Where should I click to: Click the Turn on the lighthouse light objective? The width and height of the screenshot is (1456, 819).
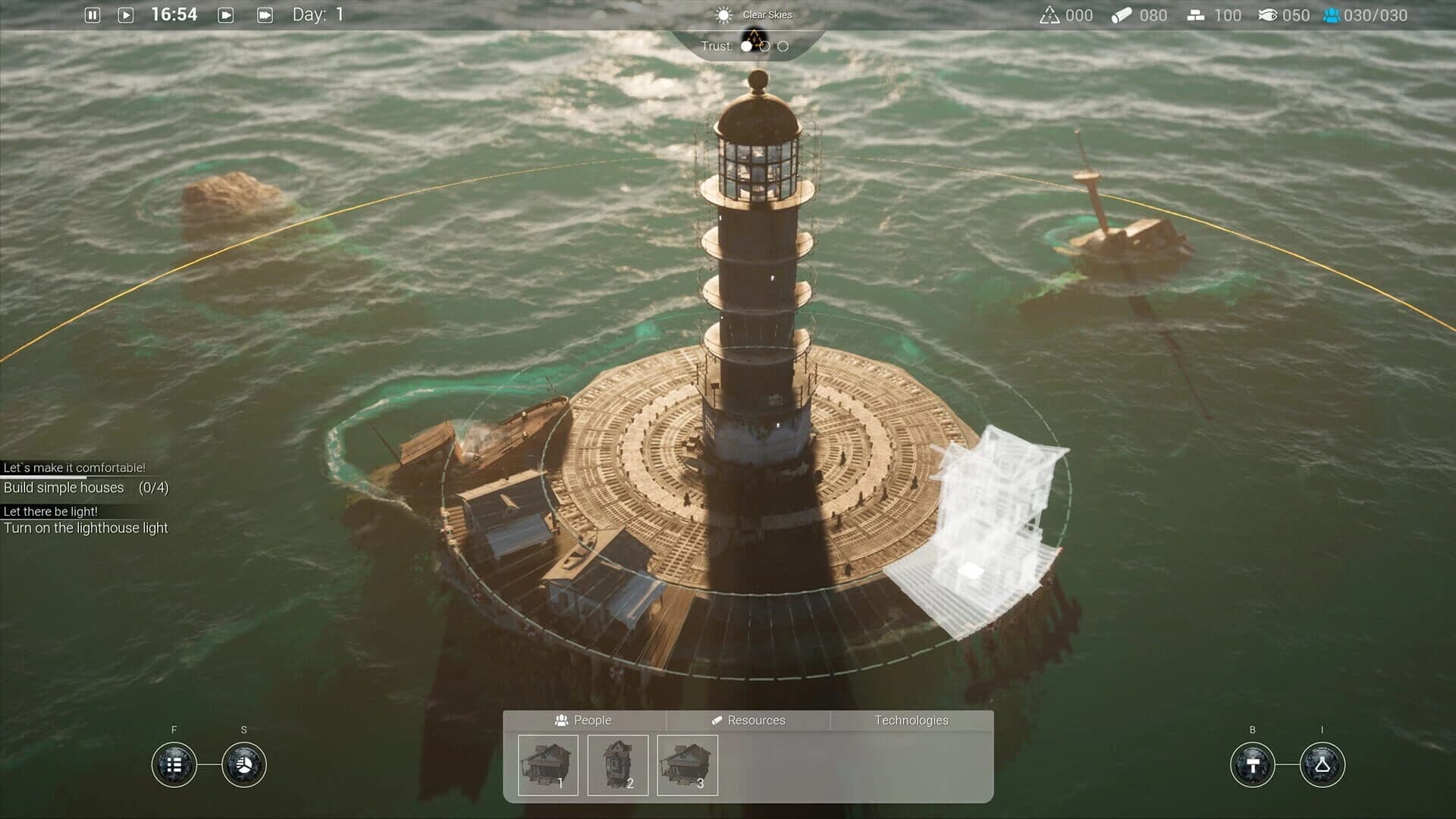point(86,528)
